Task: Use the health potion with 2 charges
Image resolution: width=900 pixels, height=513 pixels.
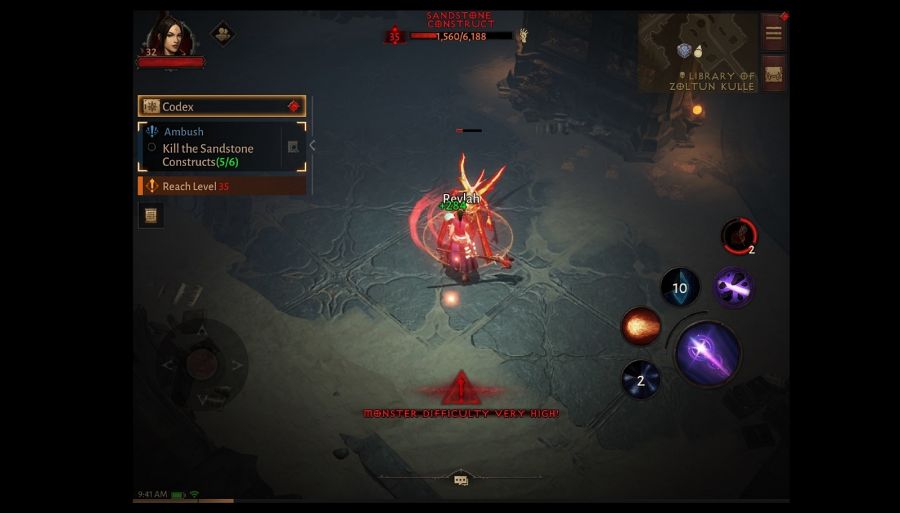Action: (738, 236)
